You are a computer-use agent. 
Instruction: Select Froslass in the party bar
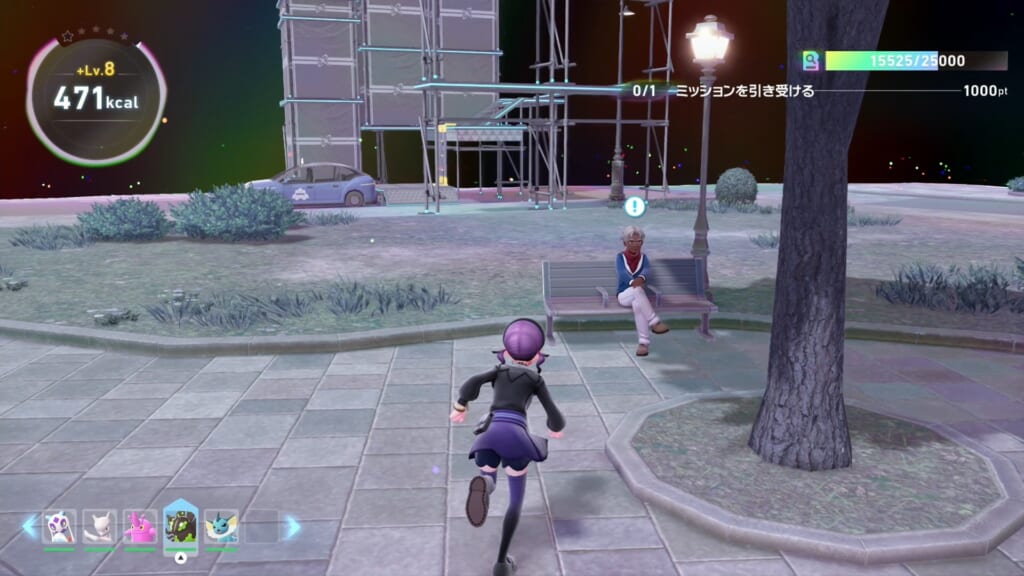tap(60, 527)
